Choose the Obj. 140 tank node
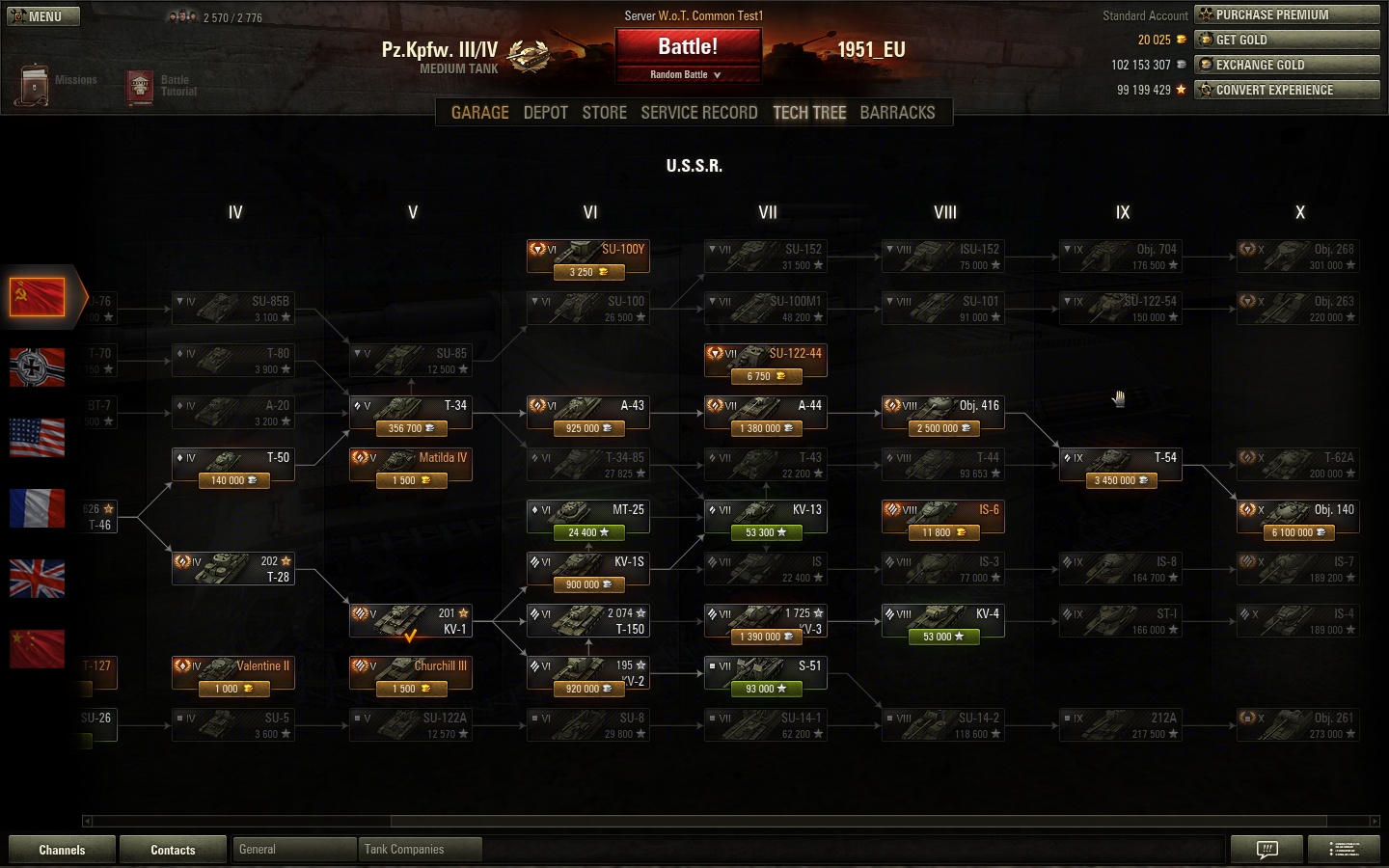 click(1298, 519)
